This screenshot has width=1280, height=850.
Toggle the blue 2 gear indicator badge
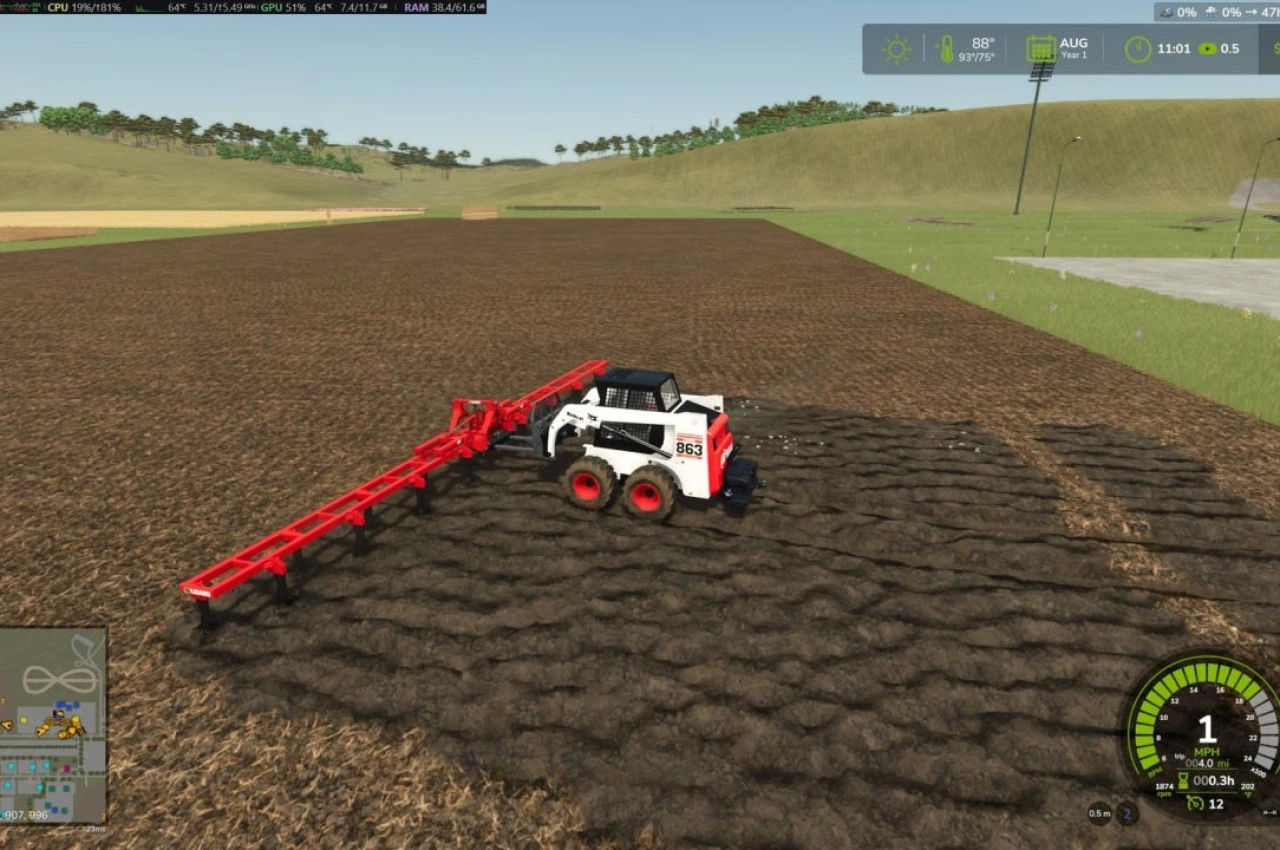pos(1126,815)
